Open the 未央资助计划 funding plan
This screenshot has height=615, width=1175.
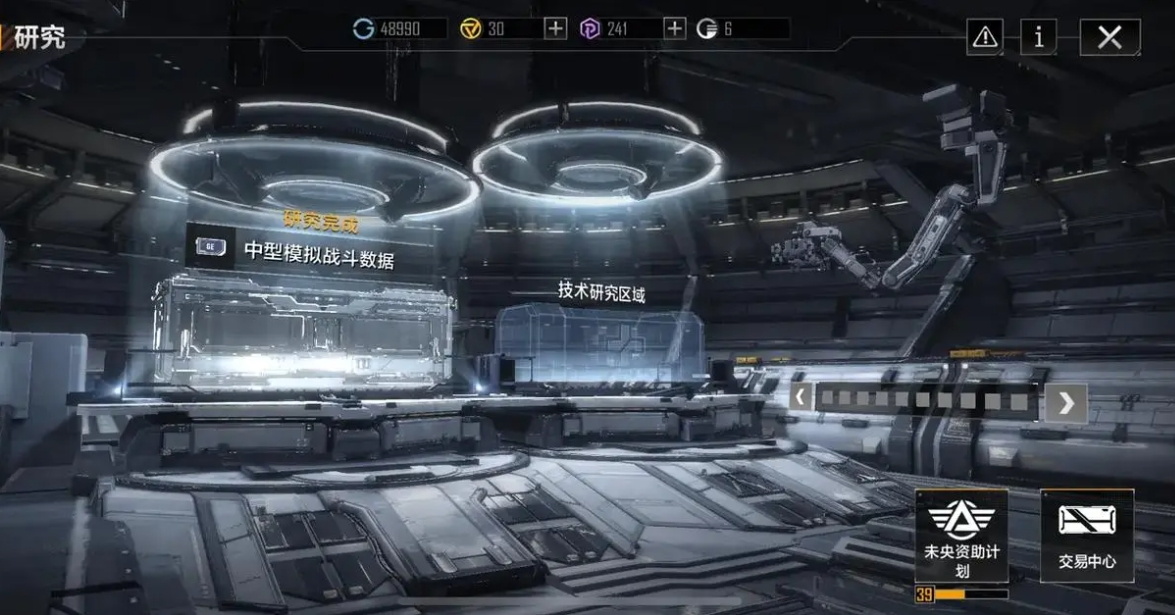(x=961, y=536)
